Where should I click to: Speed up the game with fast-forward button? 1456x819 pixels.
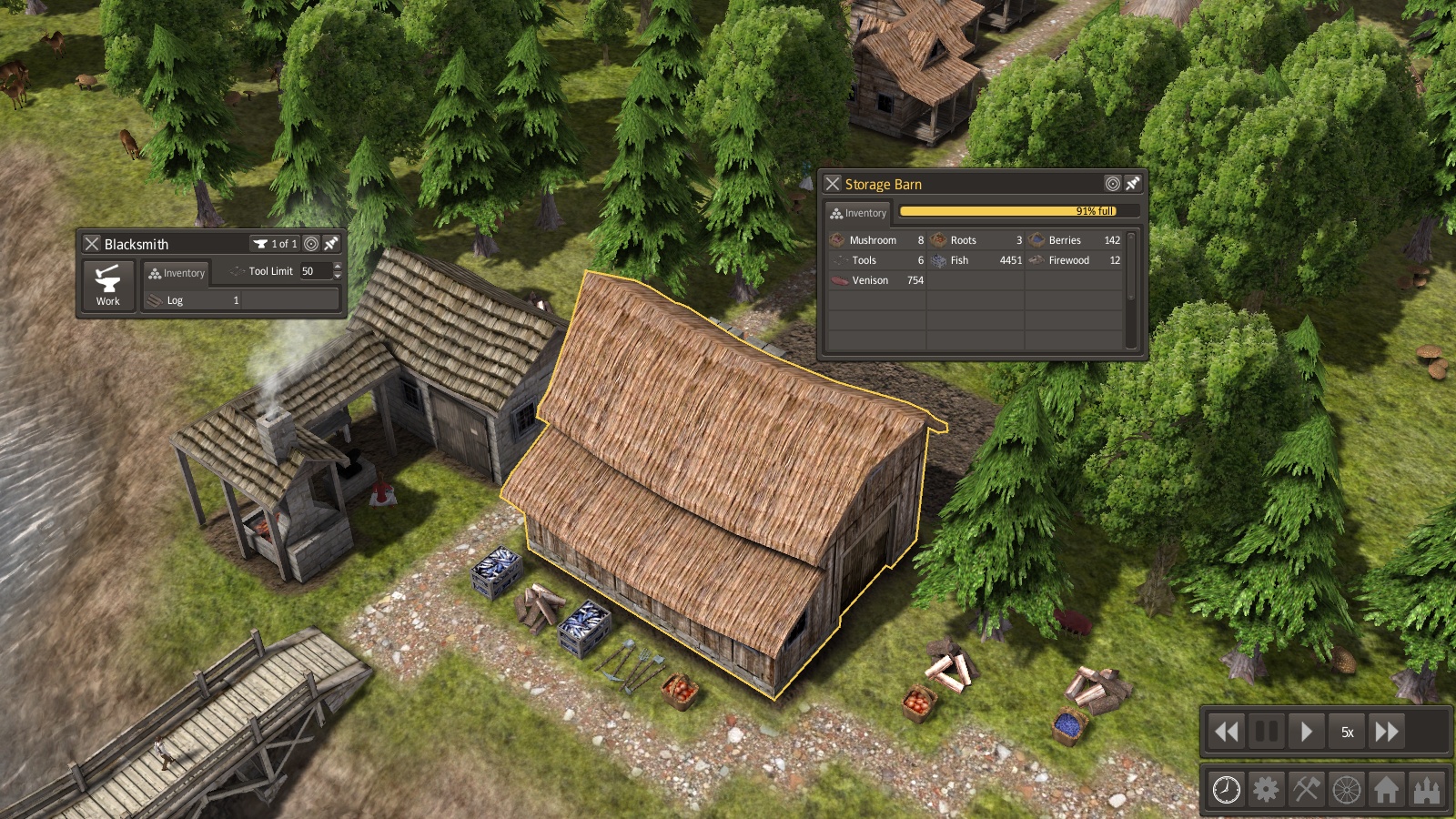pos(1387,732)
